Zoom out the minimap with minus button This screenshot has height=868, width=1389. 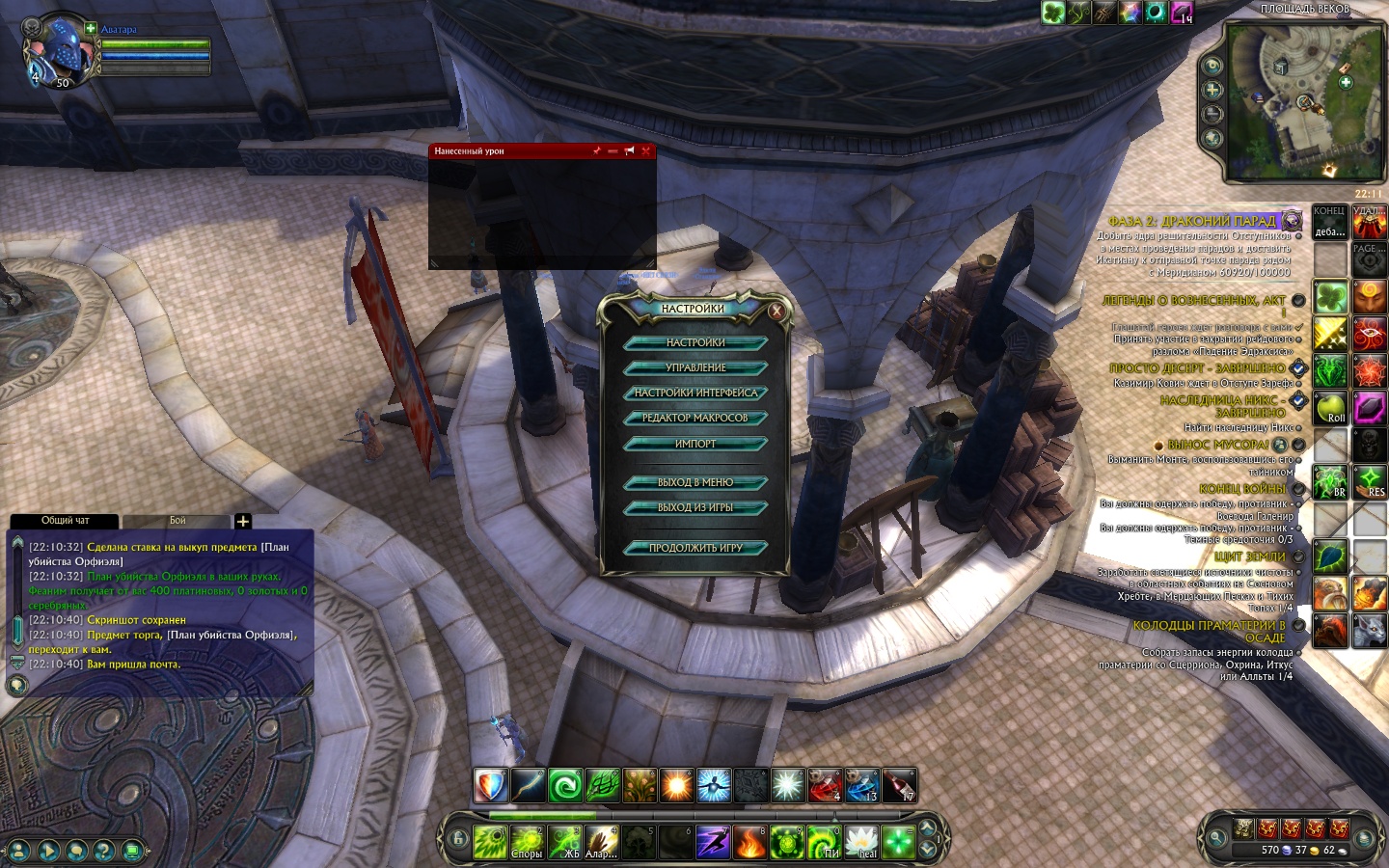(1212, 114)
